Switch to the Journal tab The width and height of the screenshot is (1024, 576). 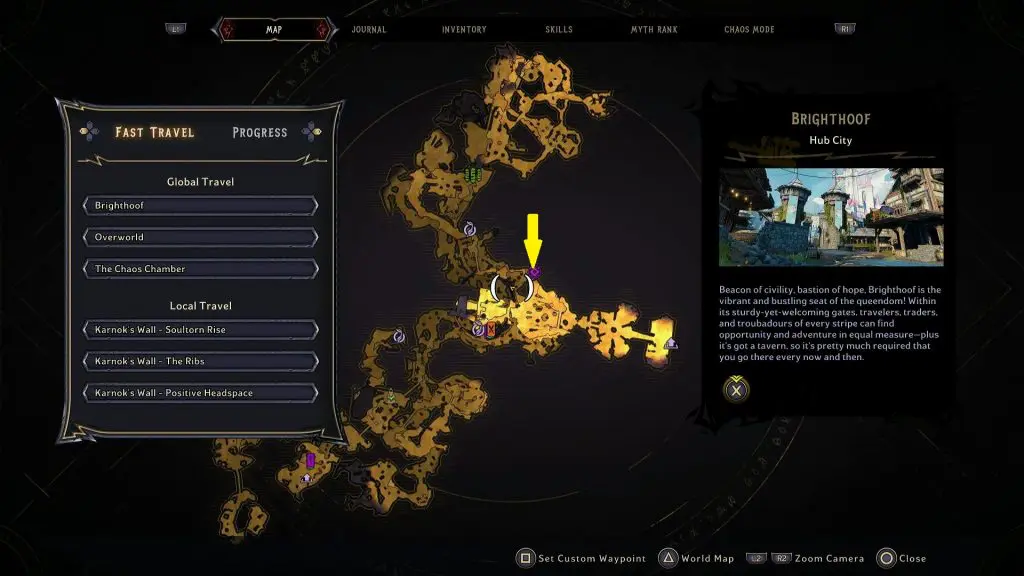[x=369, y=30]
